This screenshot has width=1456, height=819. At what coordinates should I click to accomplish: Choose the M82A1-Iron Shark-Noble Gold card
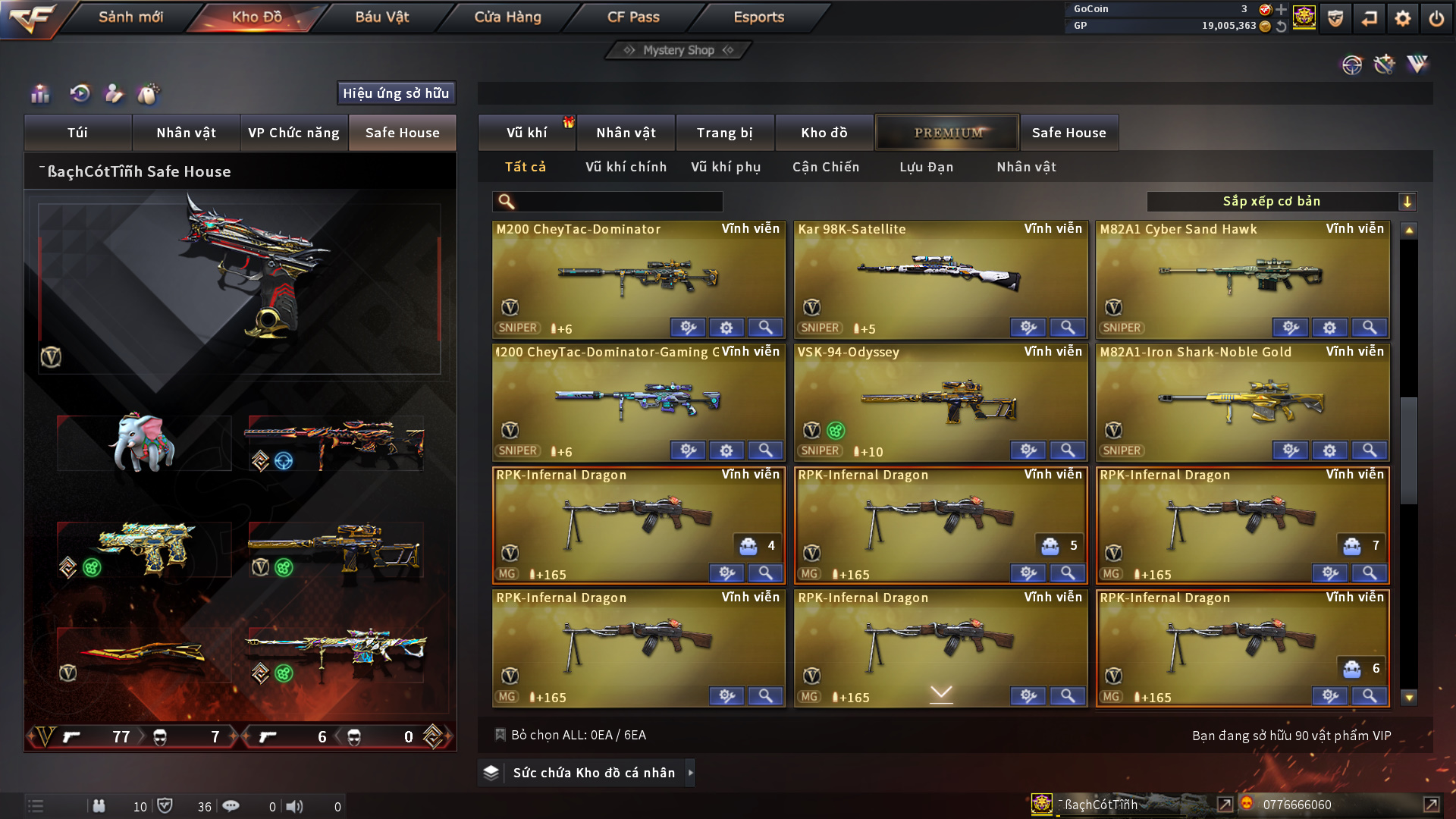tap(1241, 400)
